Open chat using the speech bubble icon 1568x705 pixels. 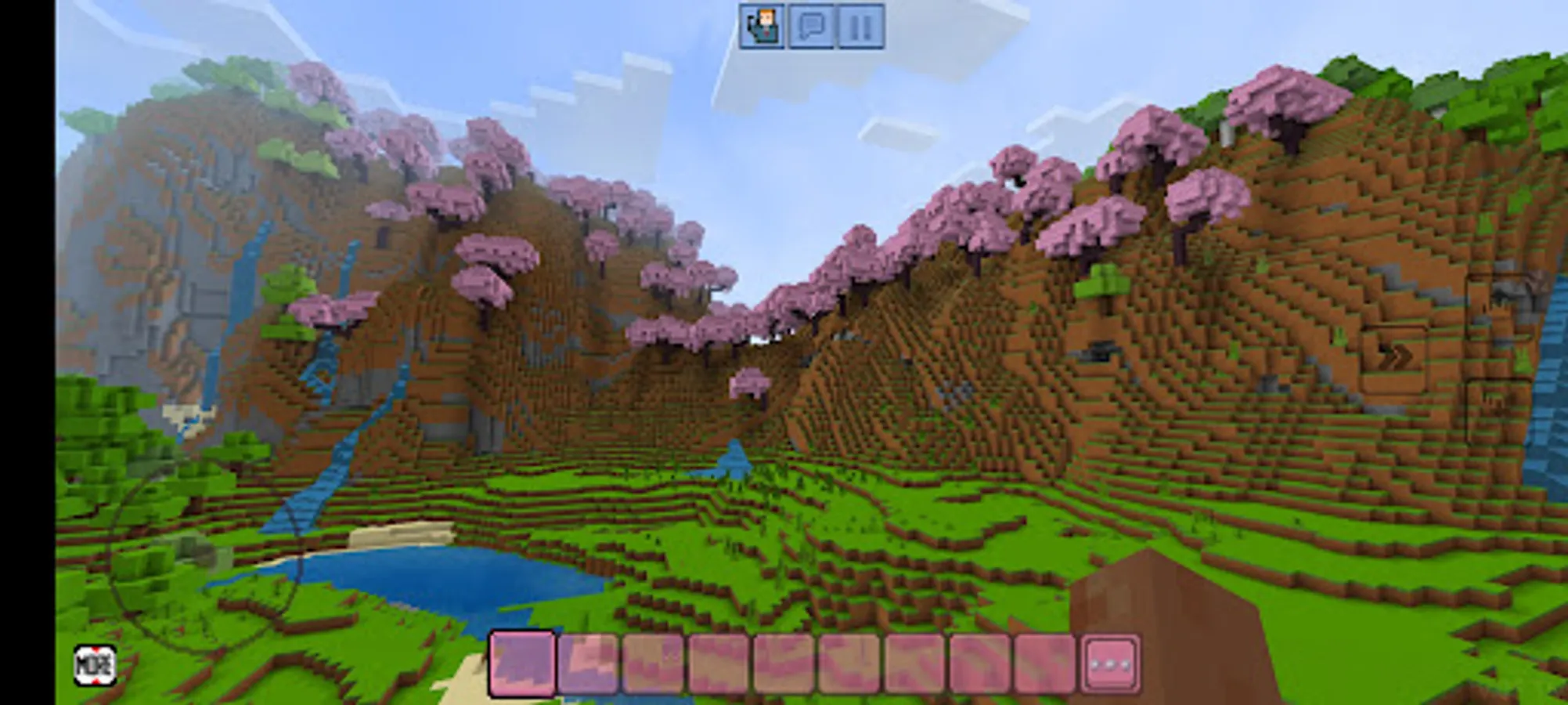pyautogui.click(x=812, y=26)
